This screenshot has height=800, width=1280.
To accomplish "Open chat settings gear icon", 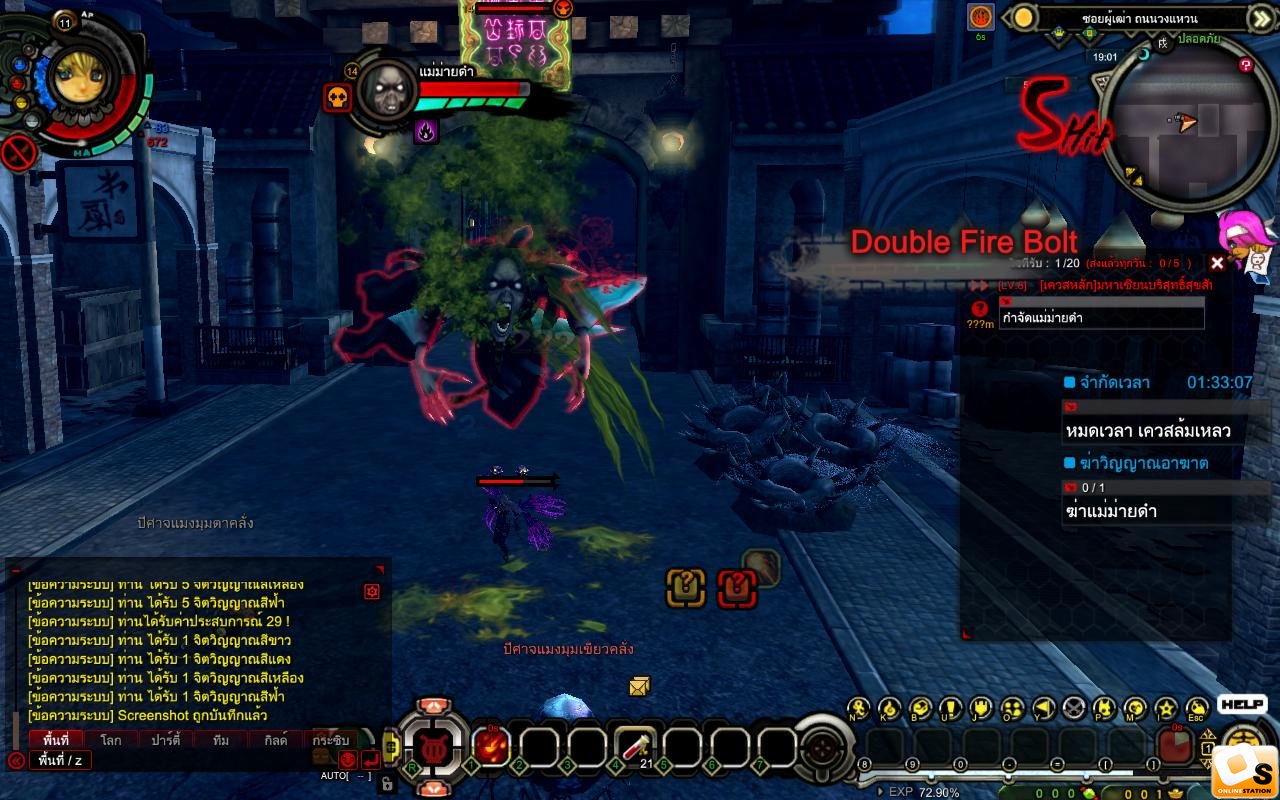I will point(372,591).
